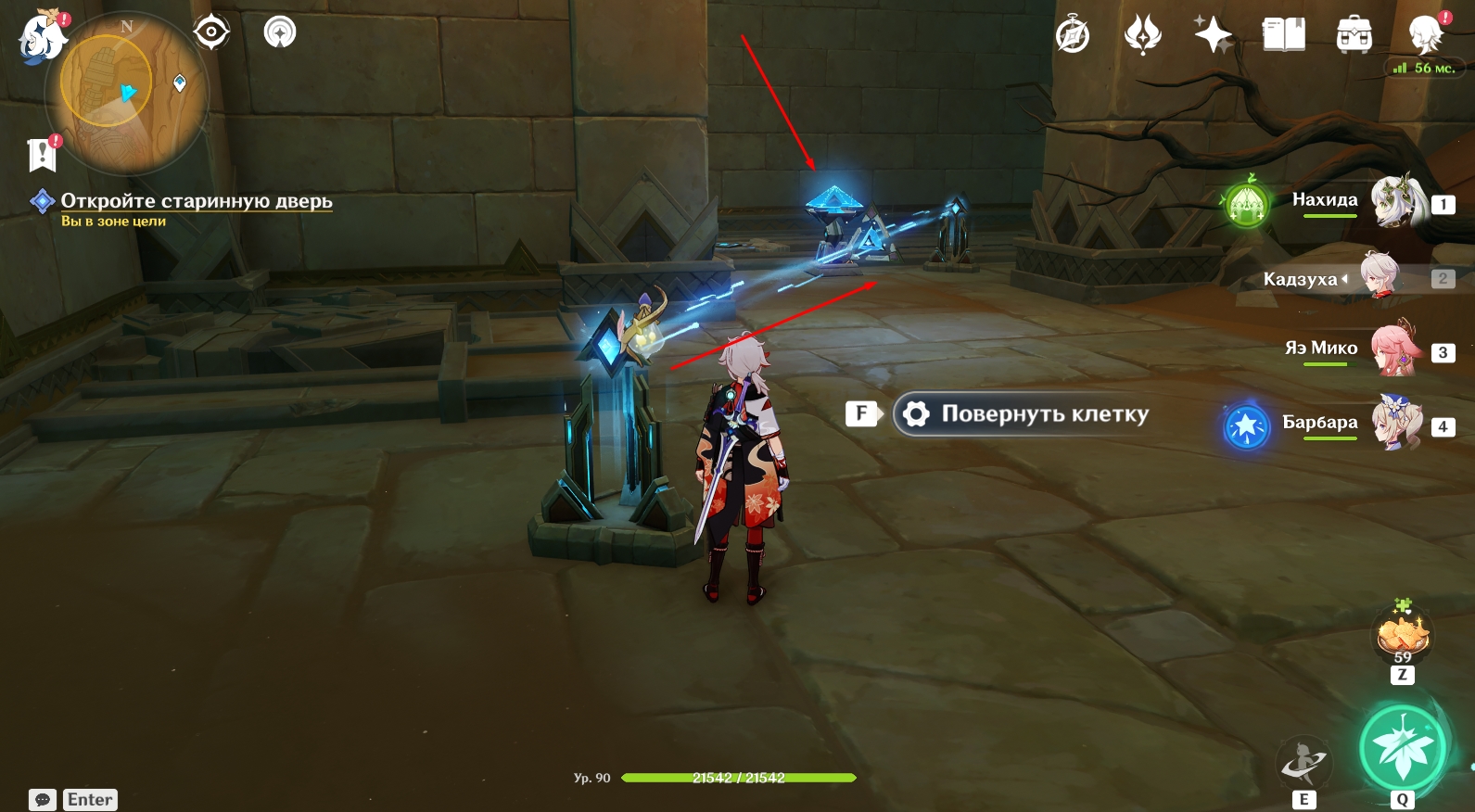Viewport: 1475px width, 812px height.
Task: Open the Paimon menu icon
Action: (x=42, y=38)
